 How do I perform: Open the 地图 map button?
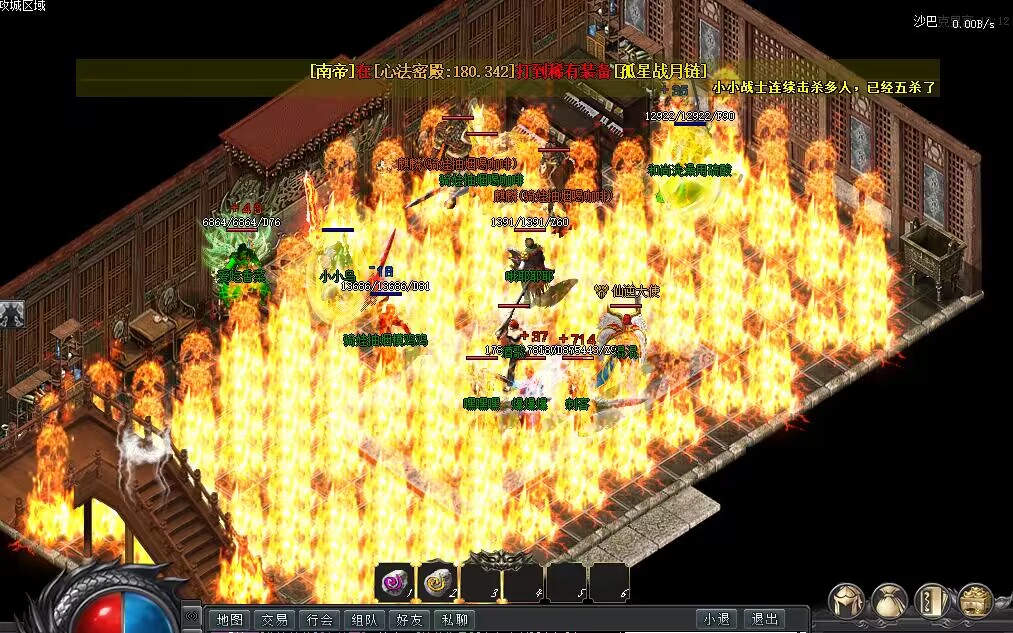230,620
